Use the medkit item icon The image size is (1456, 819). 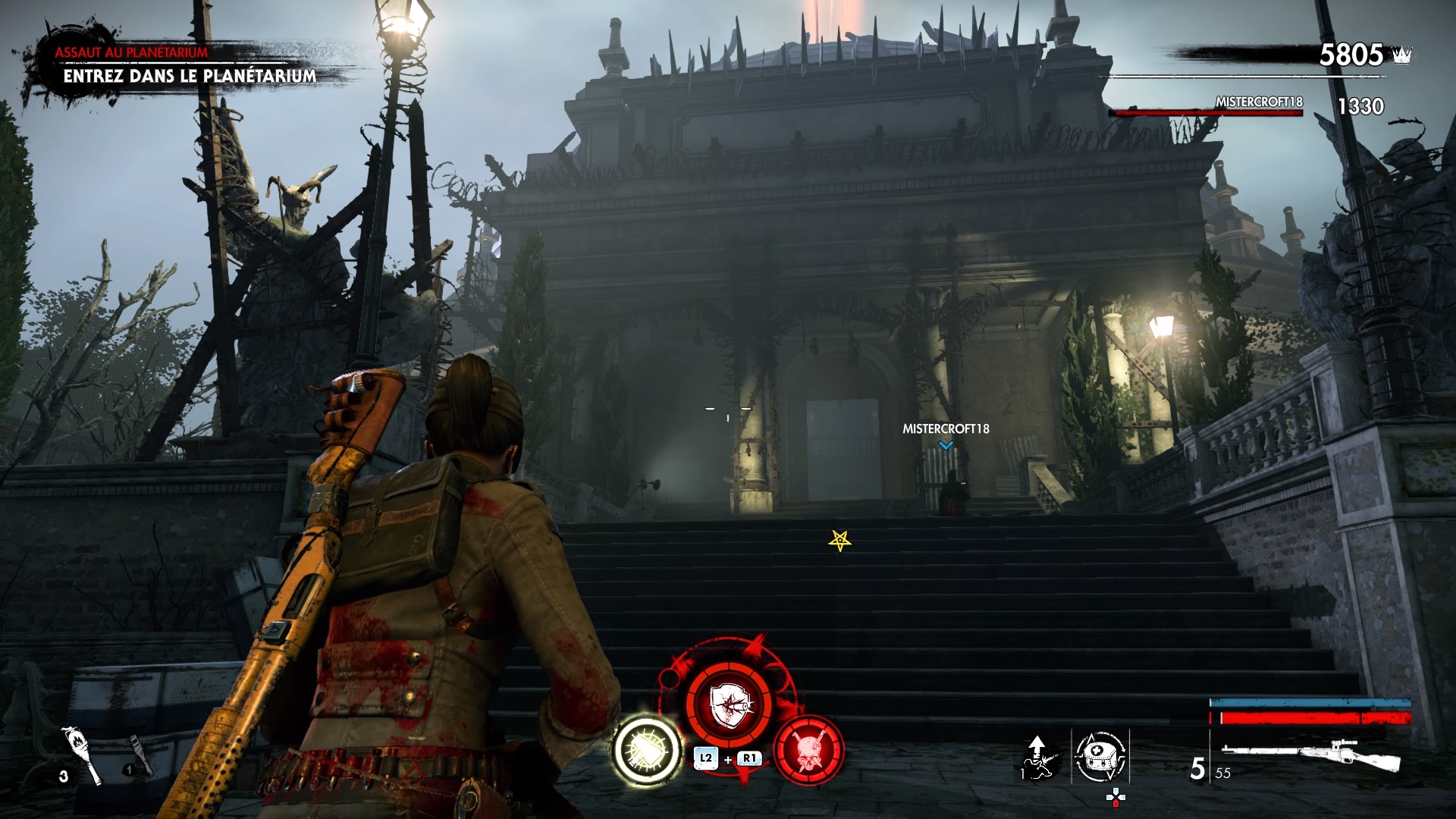click(x=1100, y=756)
